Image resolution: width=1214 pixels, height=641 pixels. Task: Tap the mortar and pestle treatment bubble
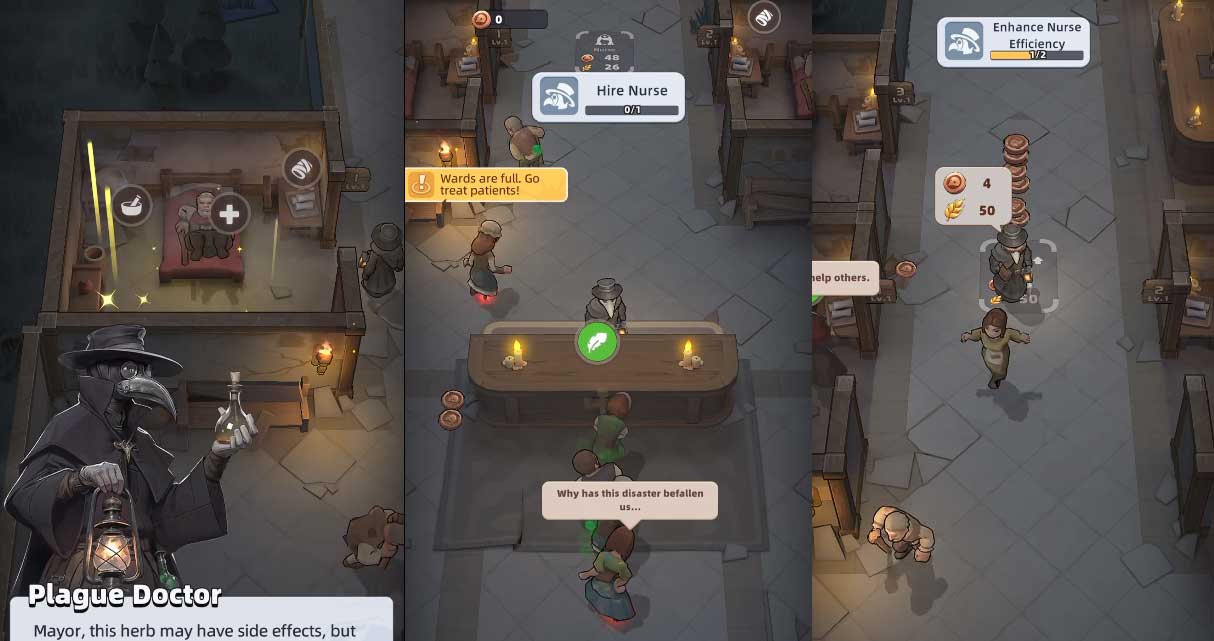(131, 206)
